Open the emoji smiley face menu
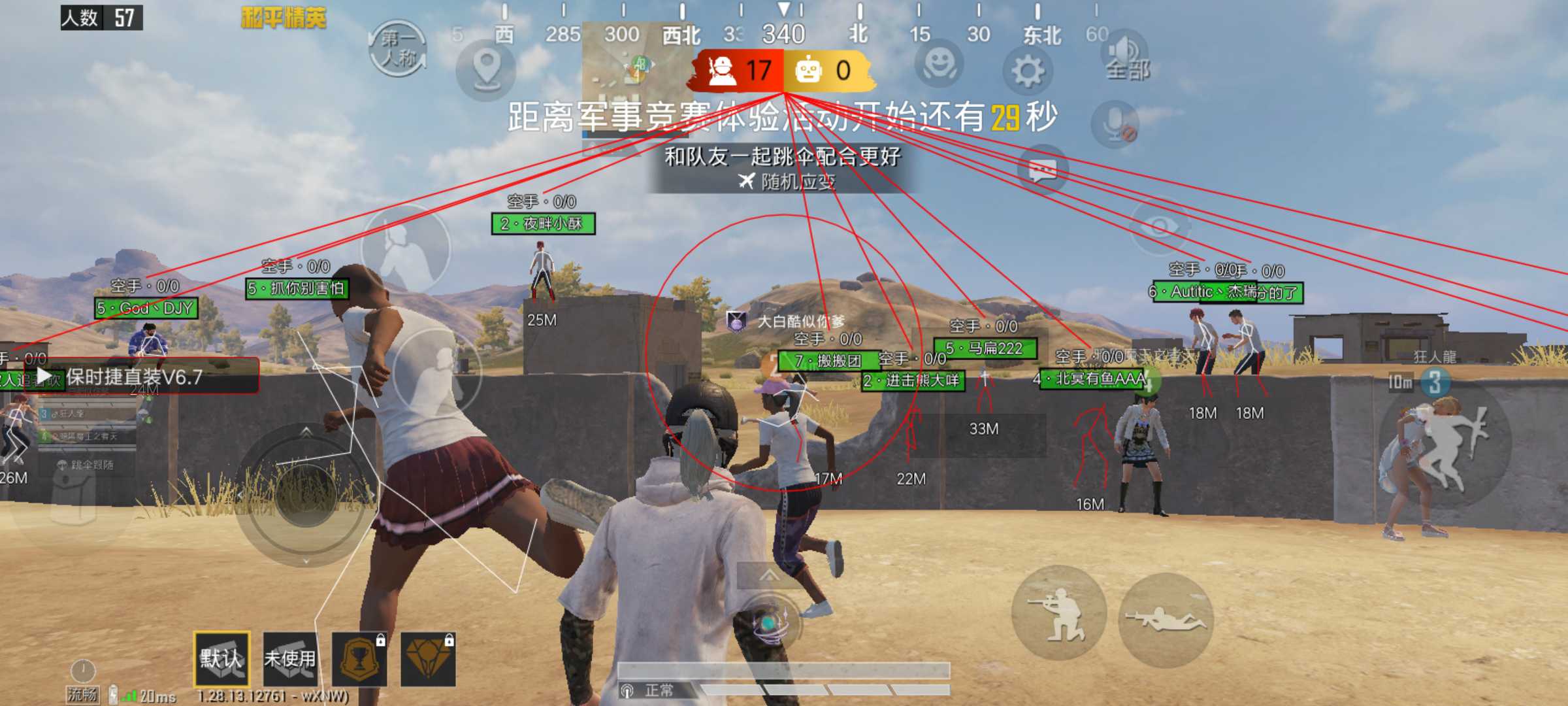The width and height of the screenshot is (1568, 706). pyautogui.click(x=940, y=64)
